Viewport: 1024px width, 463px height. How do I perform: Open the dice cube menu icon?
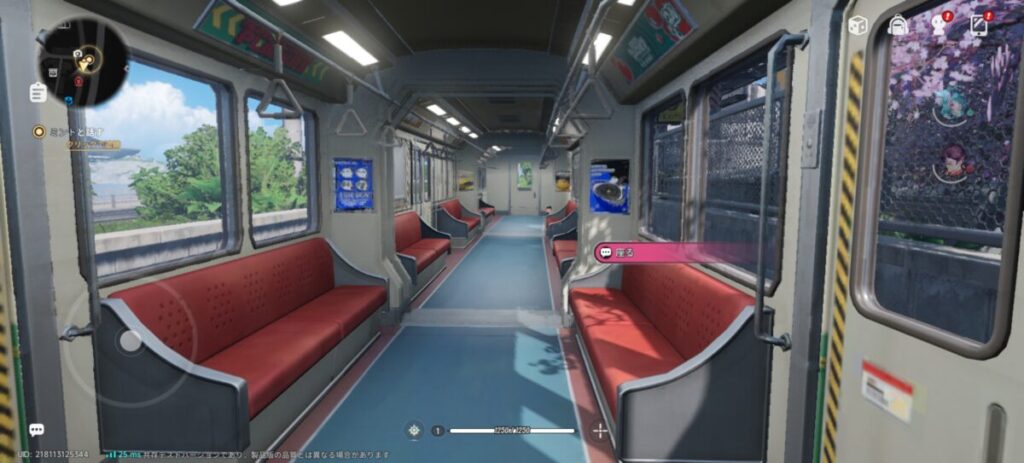click(857, 26)
